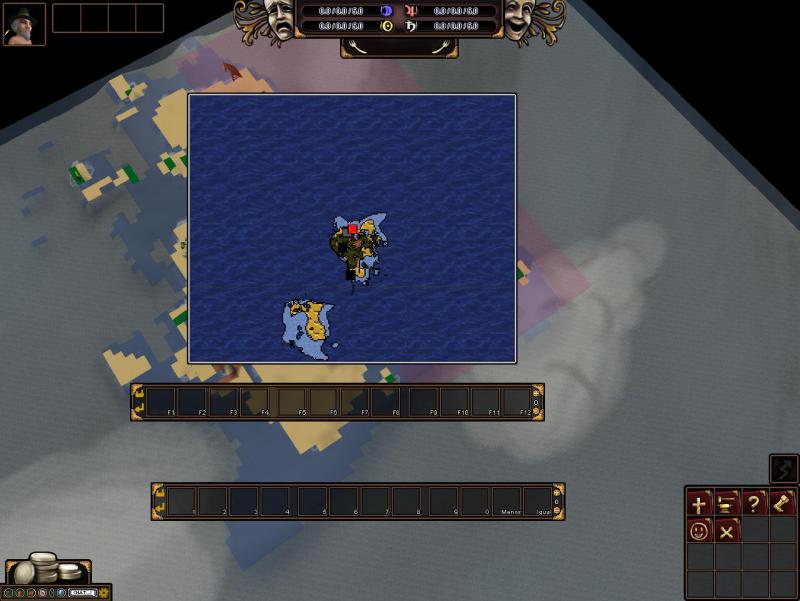Select the F1 hotbar slot
The image size is (800, 601).
pyautogui.click(x=162, y=402)
